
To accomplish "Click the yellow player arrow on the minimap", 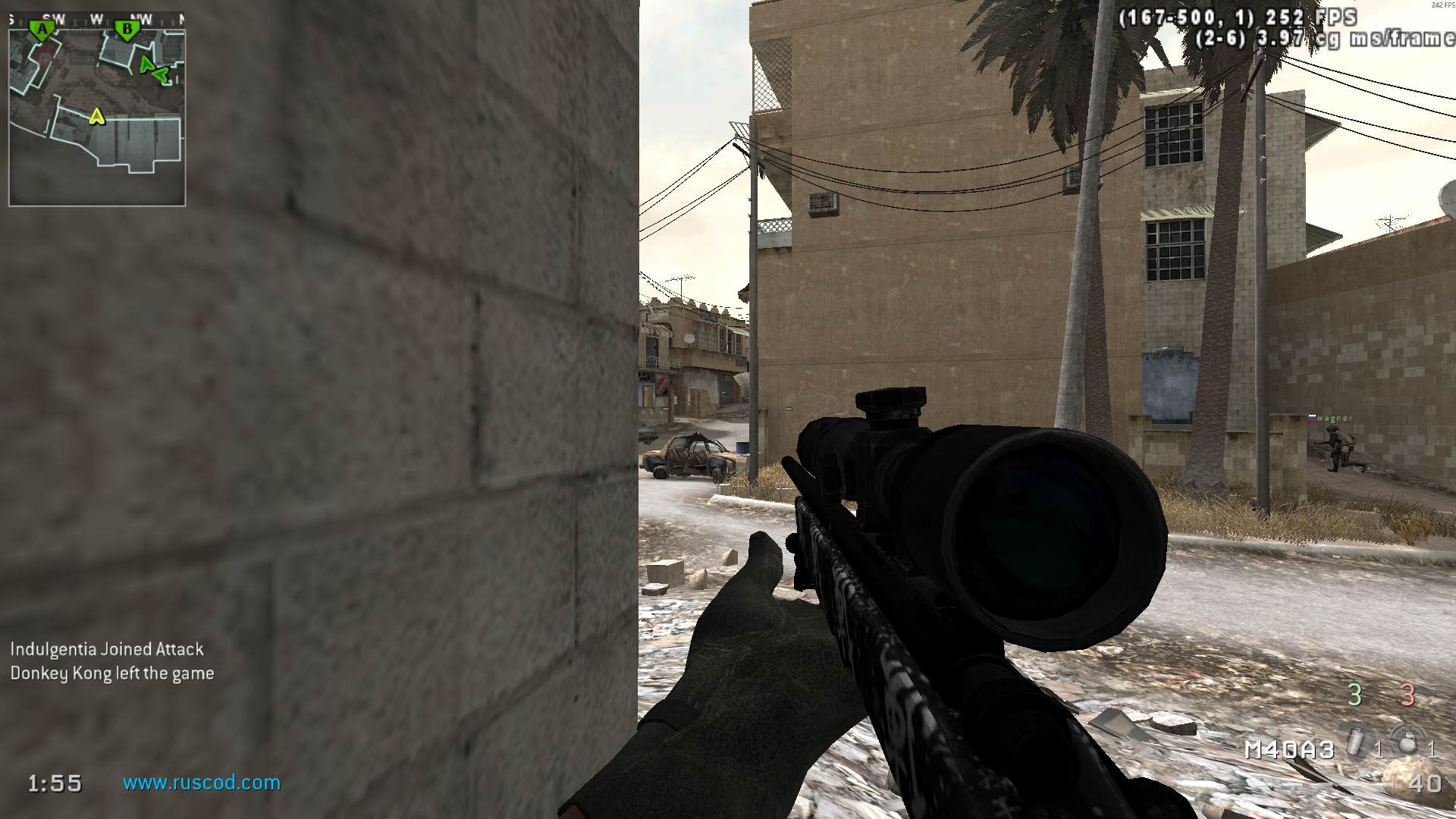I will tap(96, 116).
